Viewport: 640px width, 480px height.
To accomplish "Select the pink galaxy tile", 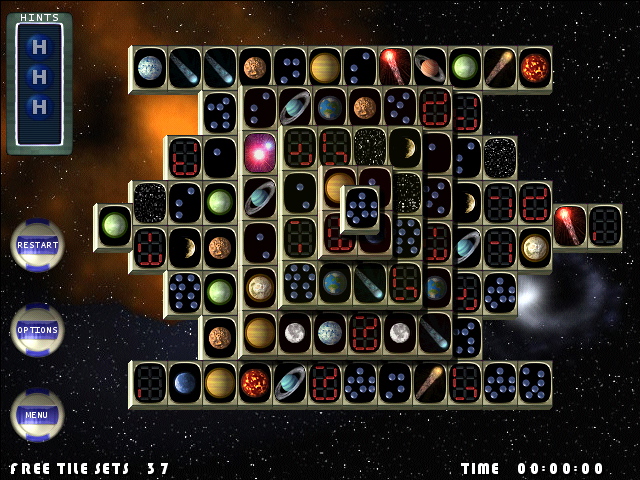I will click(x=260, y=153).
